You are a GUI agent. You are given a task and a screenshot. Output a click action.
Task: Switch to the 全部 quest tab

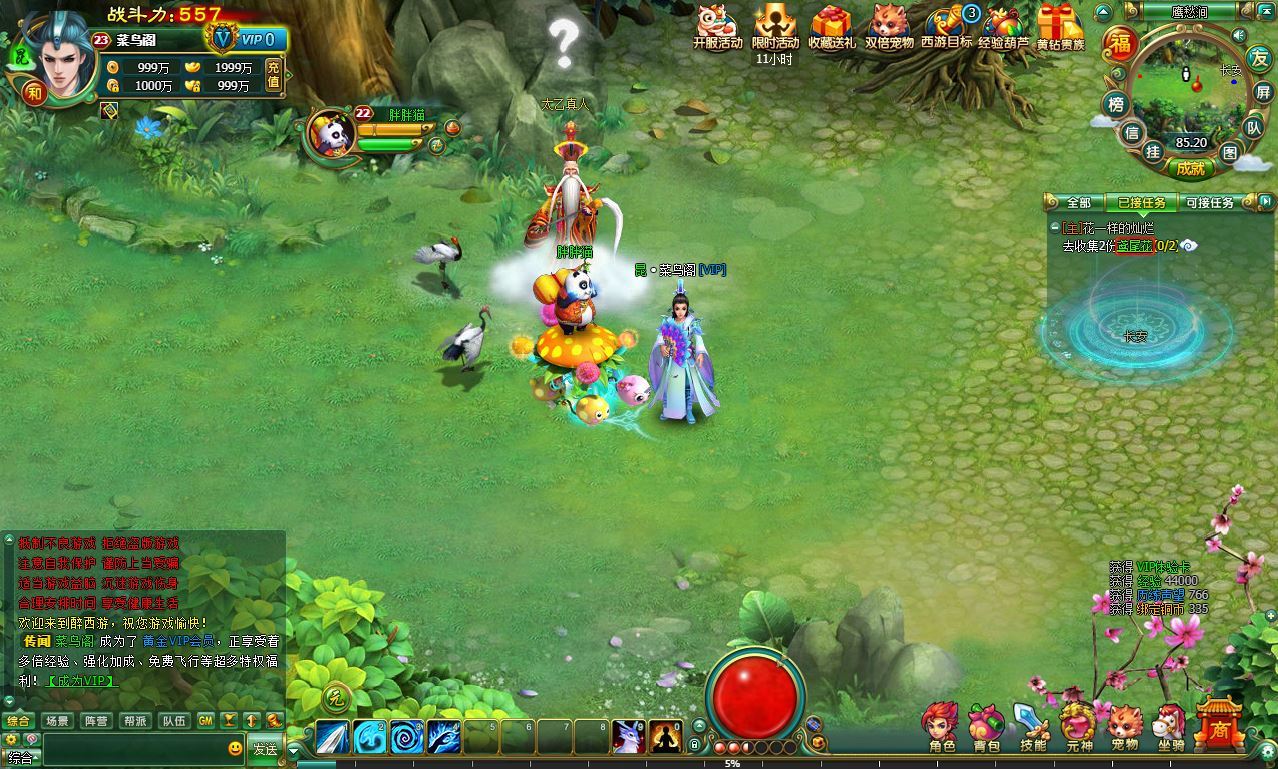[x=1078, y=203]
